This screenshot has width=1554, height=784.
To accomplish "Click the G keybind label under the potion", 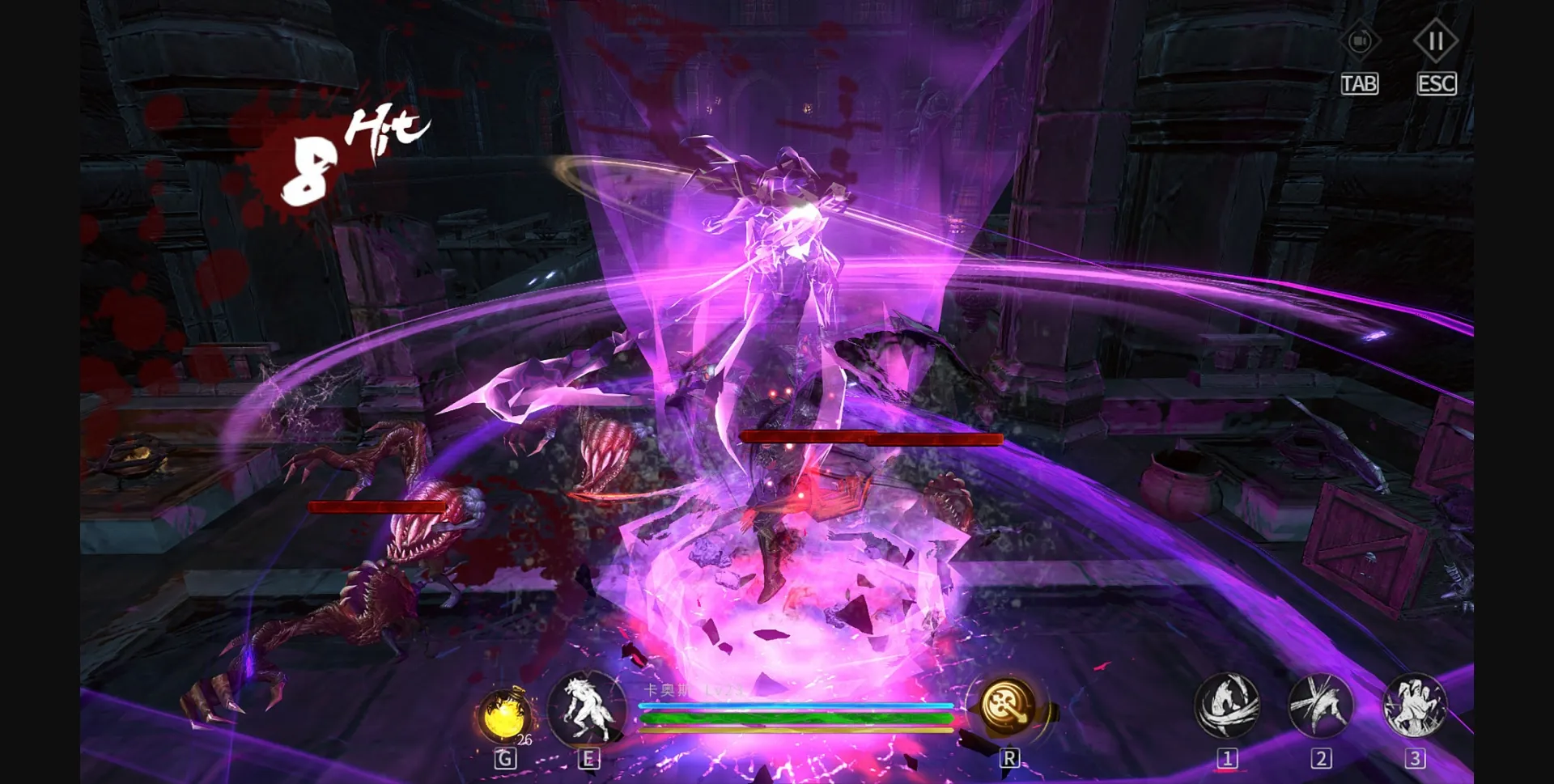I will point(503,758).
